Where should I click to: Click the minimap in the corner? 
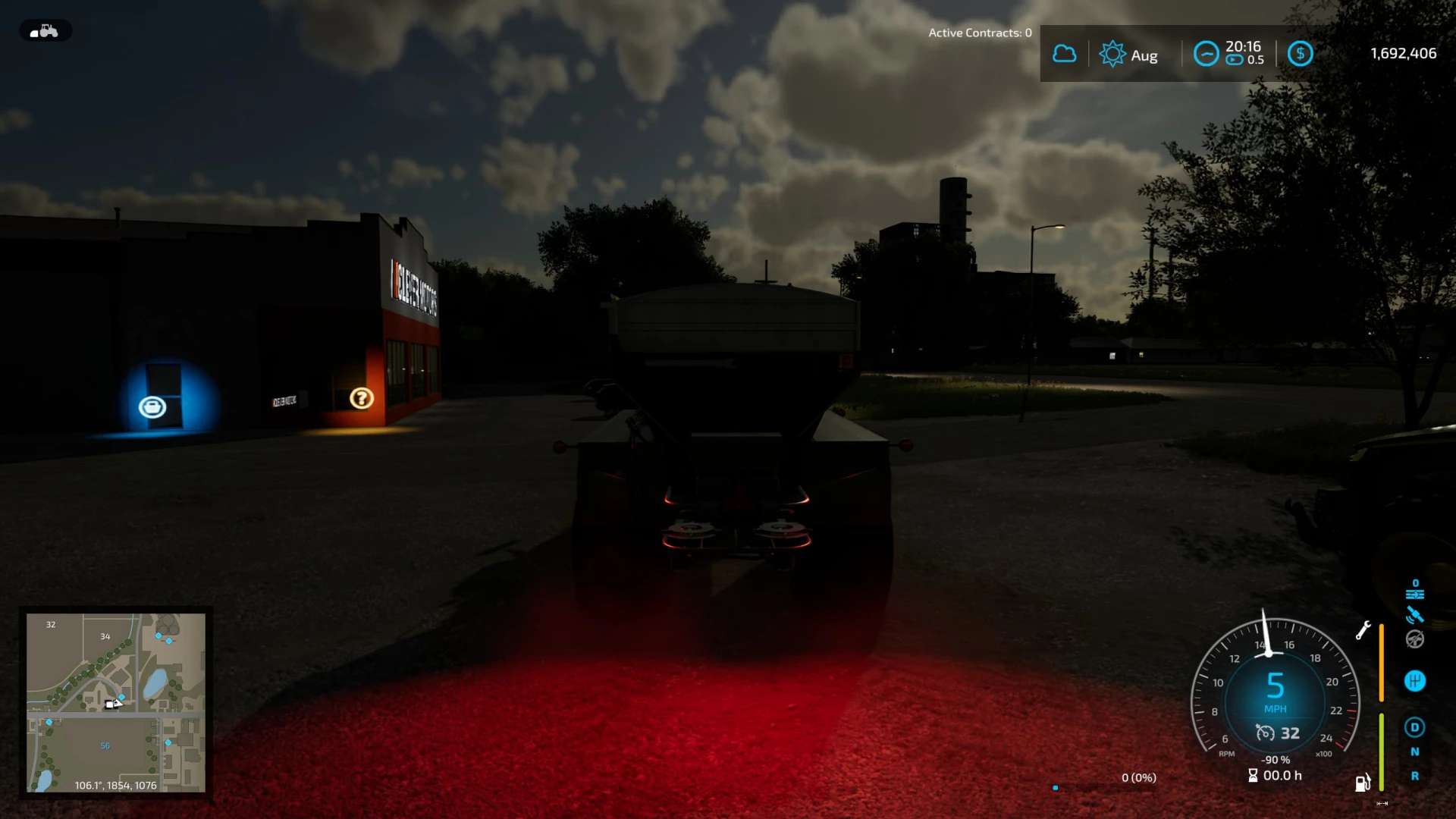116,702
